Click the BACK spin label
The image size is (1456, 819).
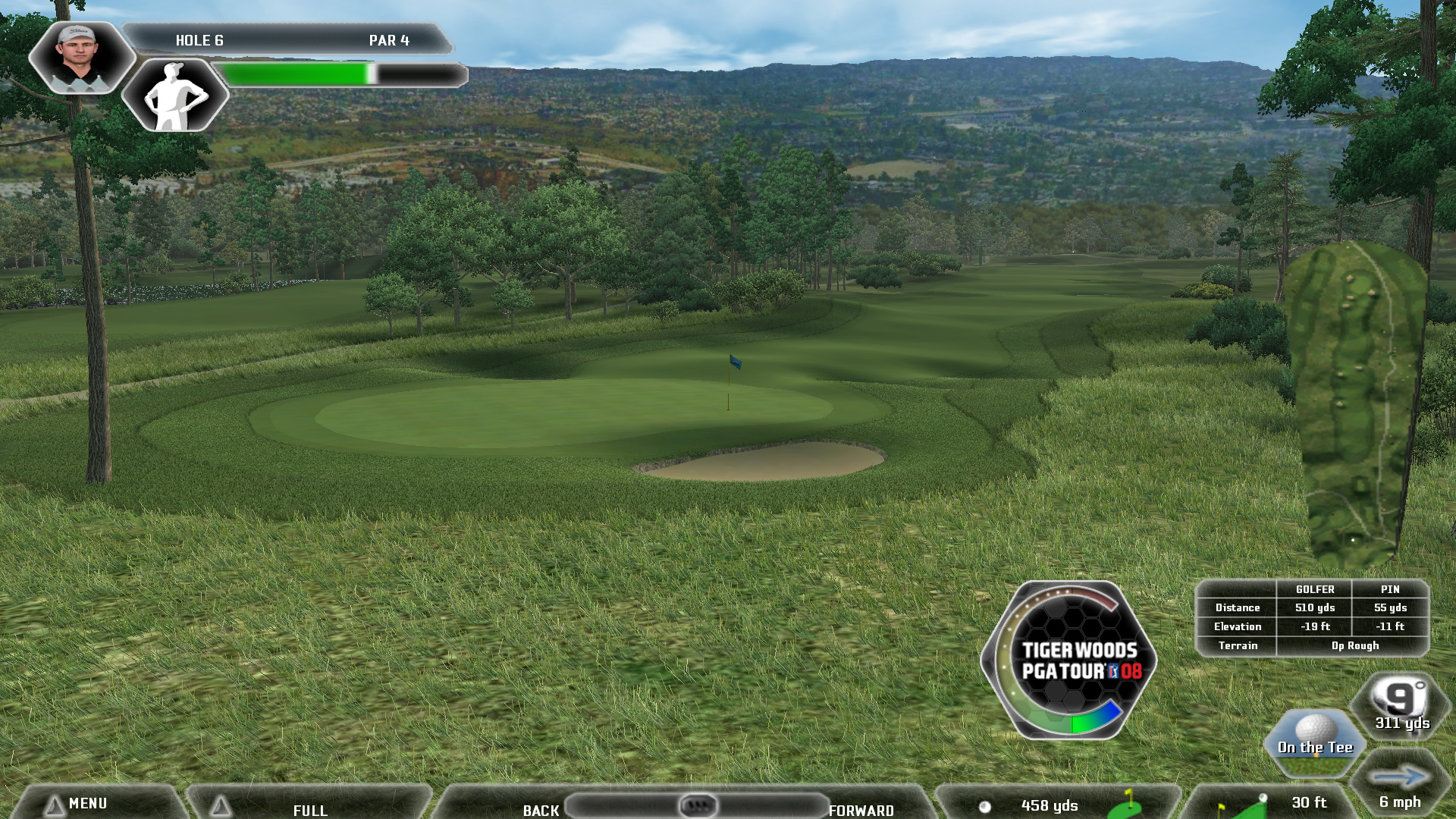(x=541, y=810)
